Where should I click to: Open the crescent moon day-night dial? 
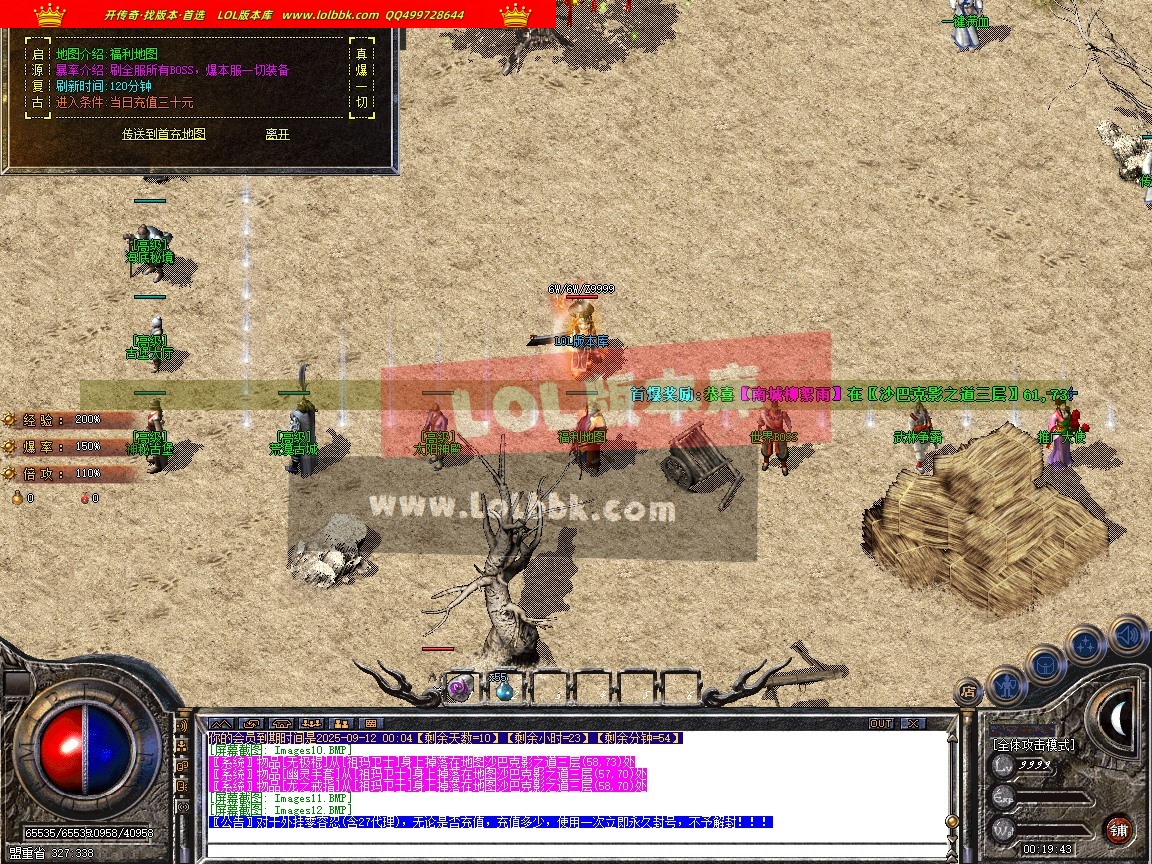1120,715
